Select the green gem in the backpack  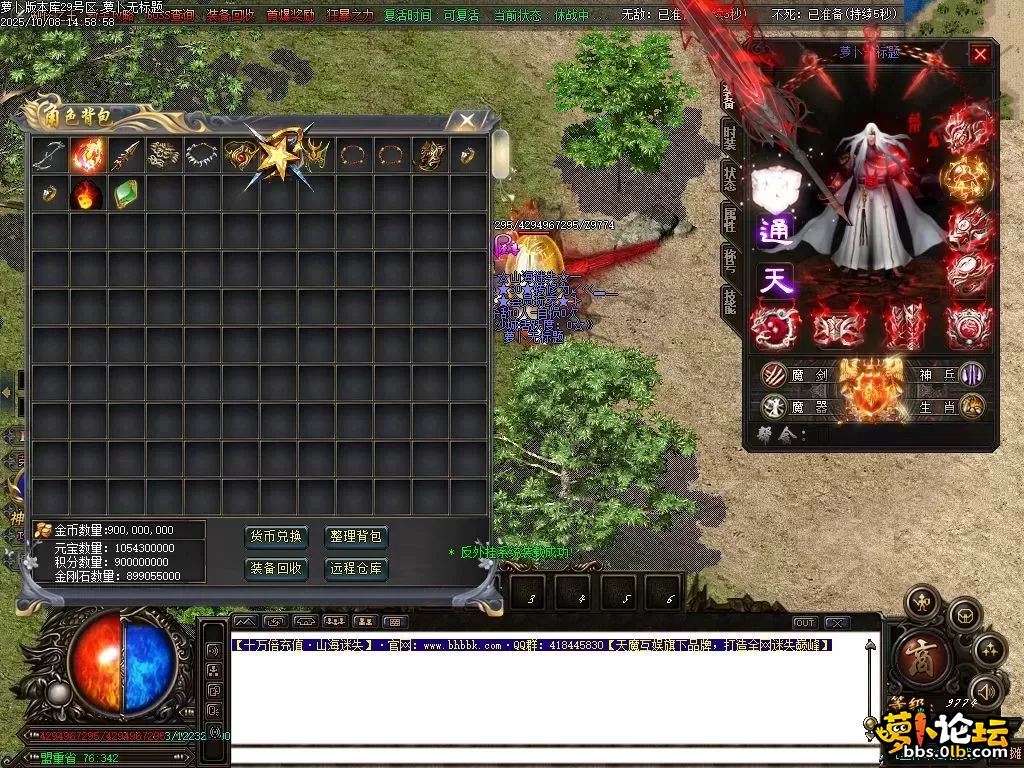pos(125,193)
